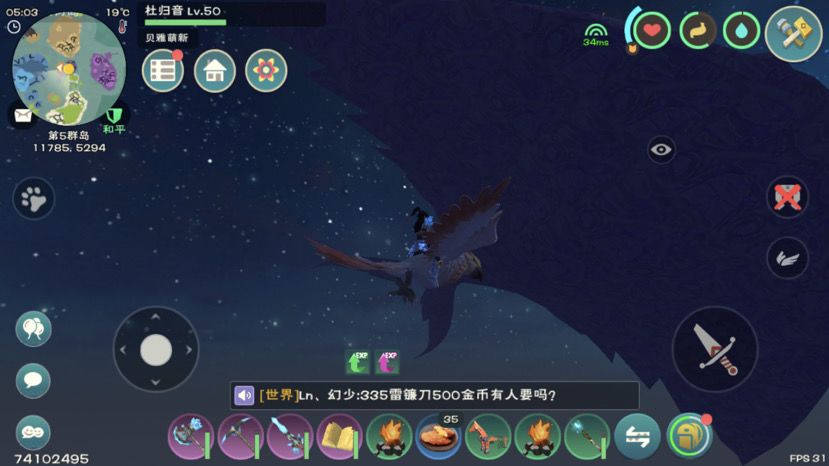Select the roasted meat slot with 35
The image size is (829, 466).
coord(438,437)
